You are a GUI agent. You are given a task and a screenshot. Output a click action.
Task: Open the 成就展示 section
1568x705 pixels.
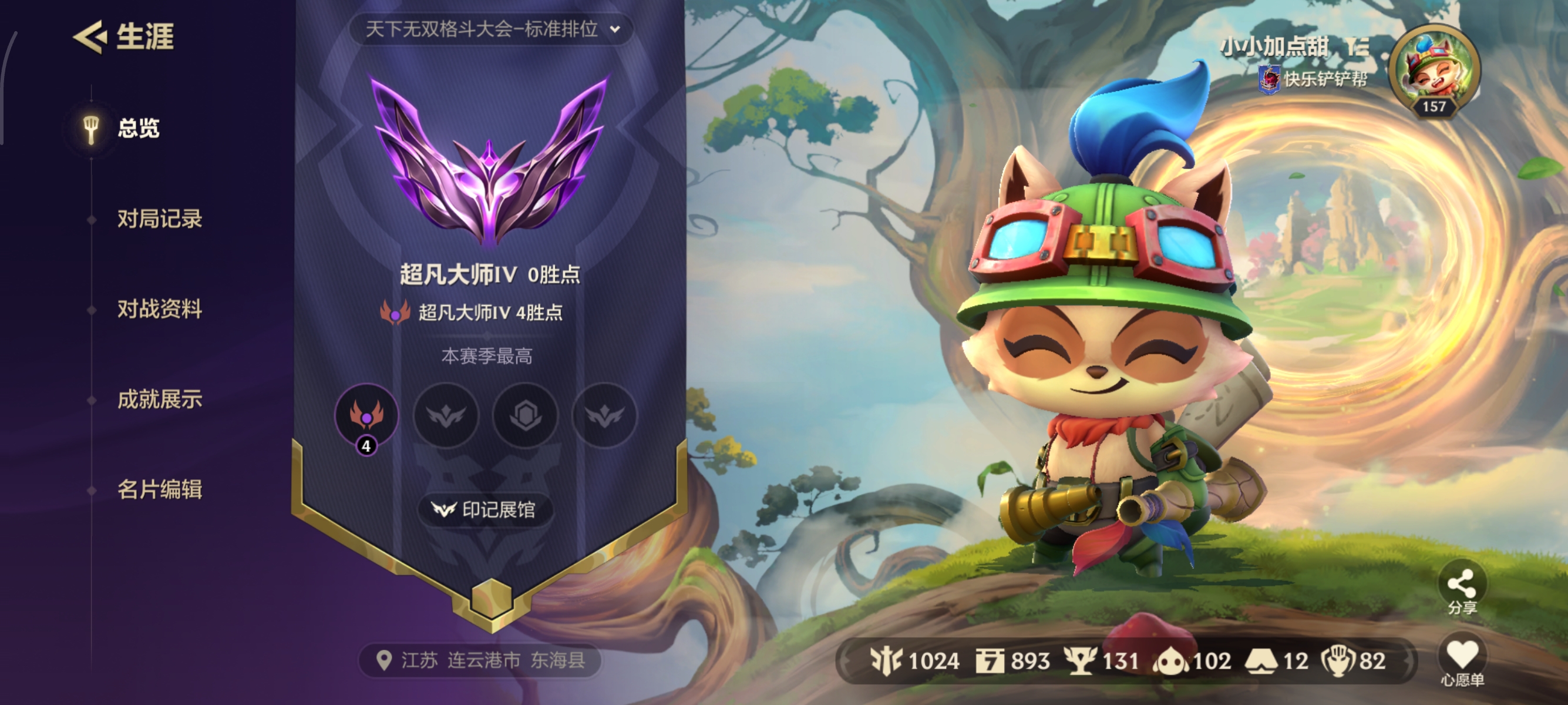160,400
